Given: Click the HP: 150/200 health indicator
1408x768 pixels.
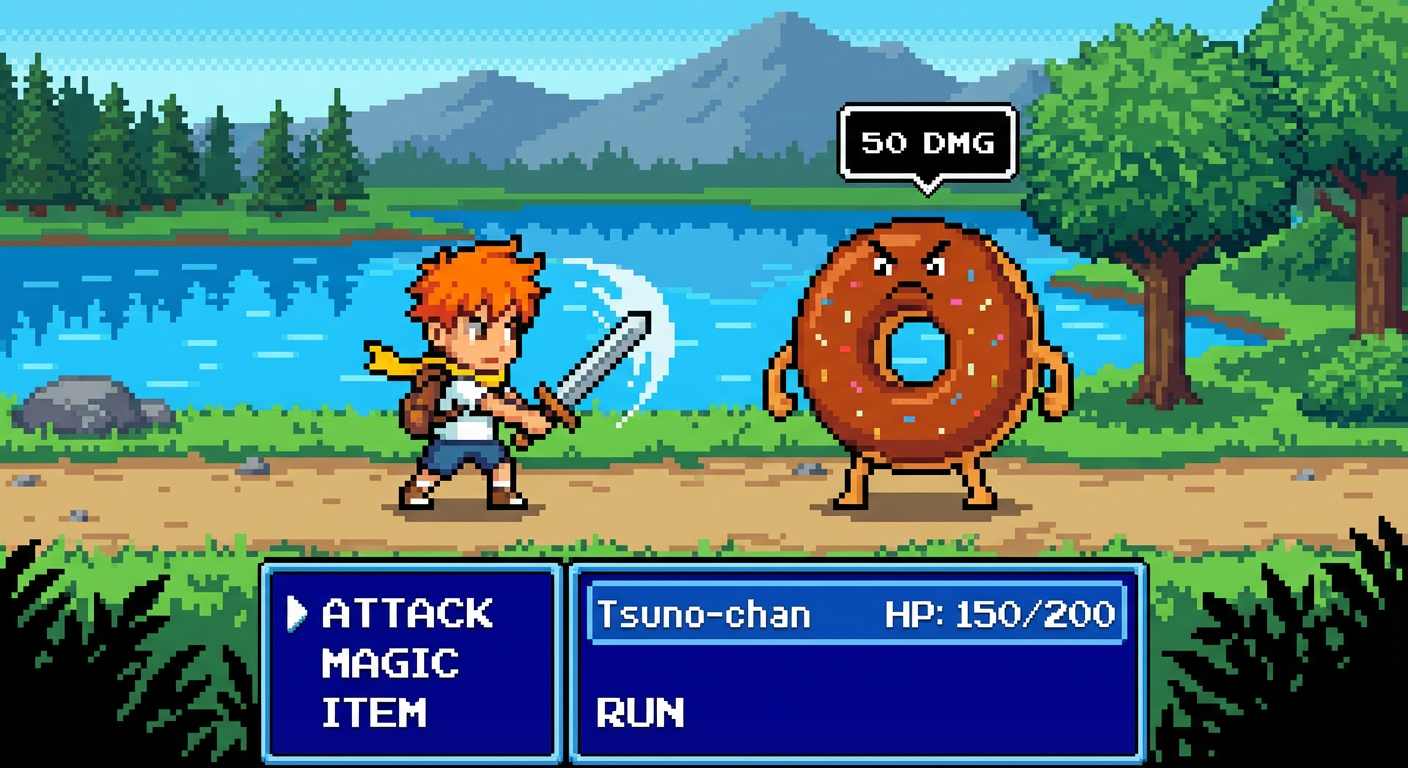Looking at the screenshot, I should pyautogui.click(x=1000, y=614).
